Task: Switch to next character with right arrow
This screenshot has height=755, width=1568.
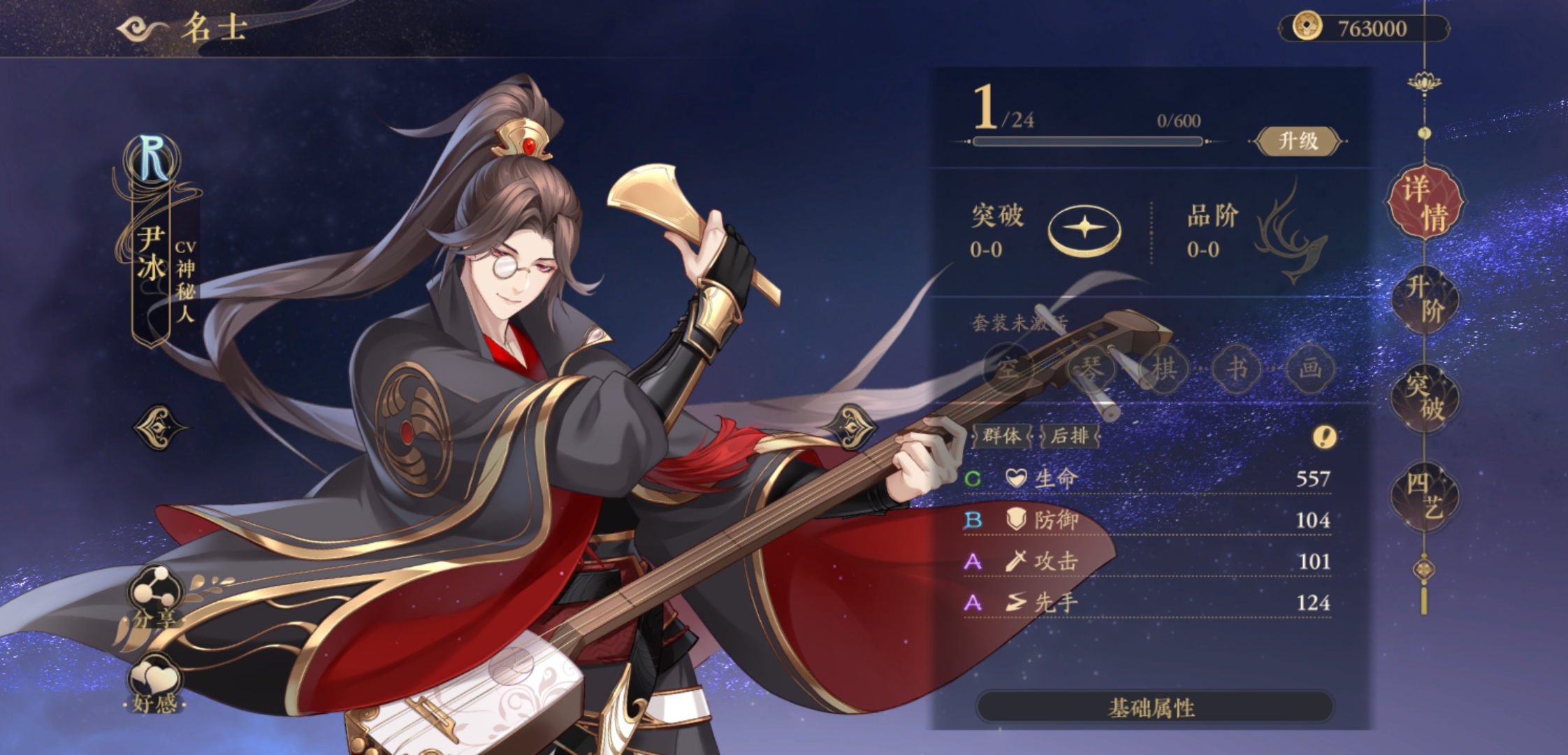Action: (851, 426)
